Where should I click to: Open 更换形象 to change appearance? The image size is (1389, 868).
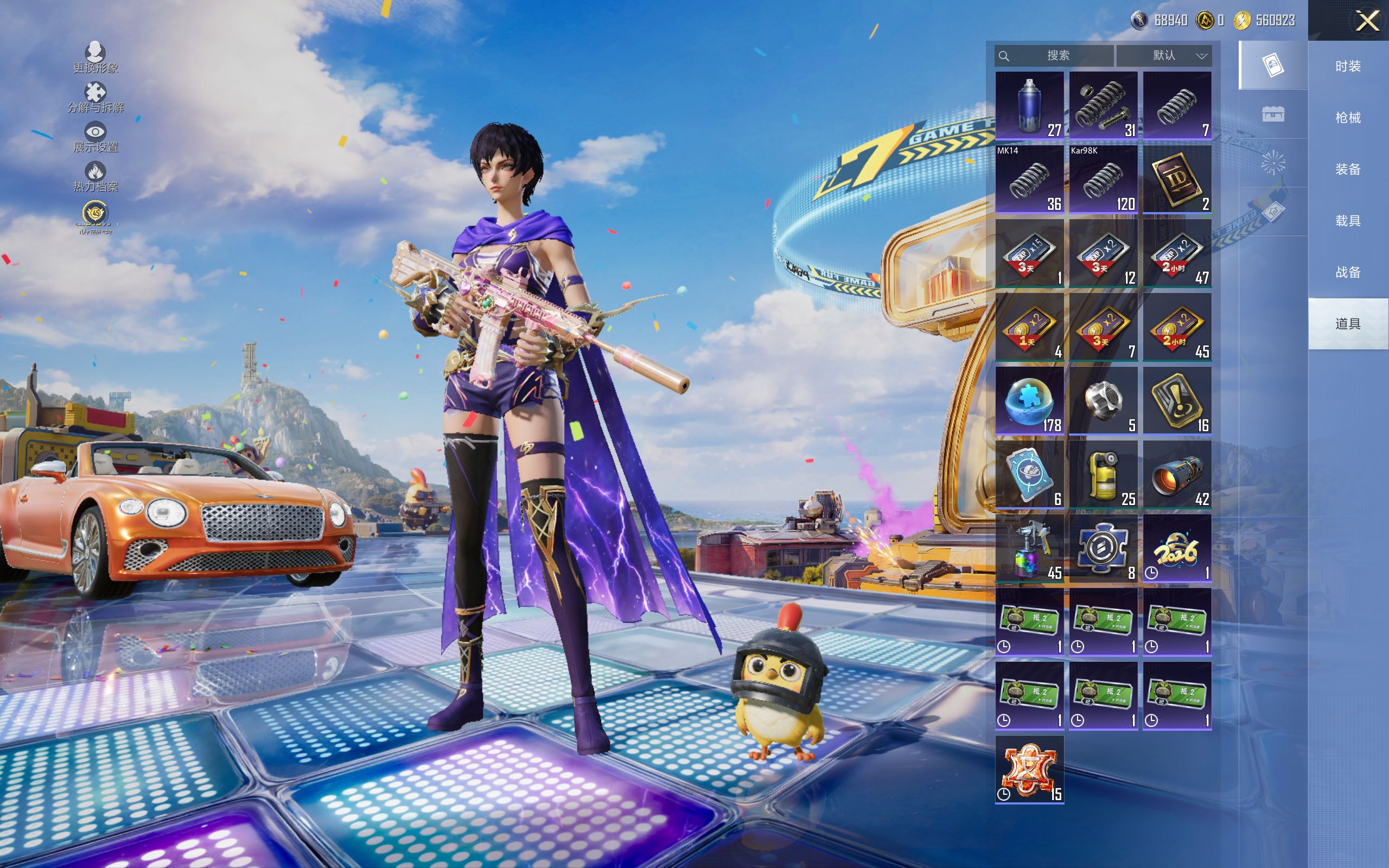(95, 58)
